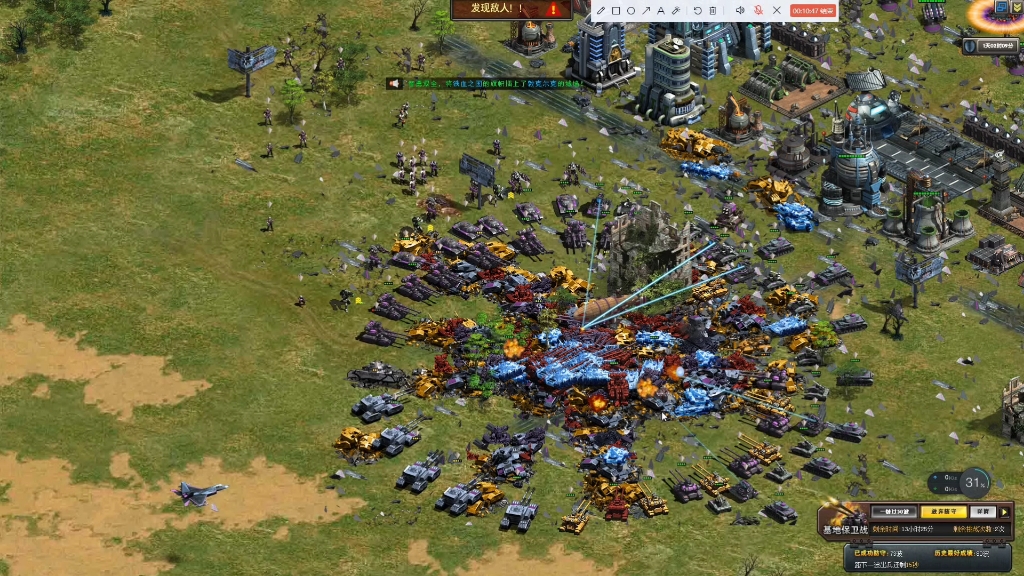Image resolution: width=1024 pixels, height=576 pixels.
Task: Delete annotations with the trash icon
Action: [713, 11]
